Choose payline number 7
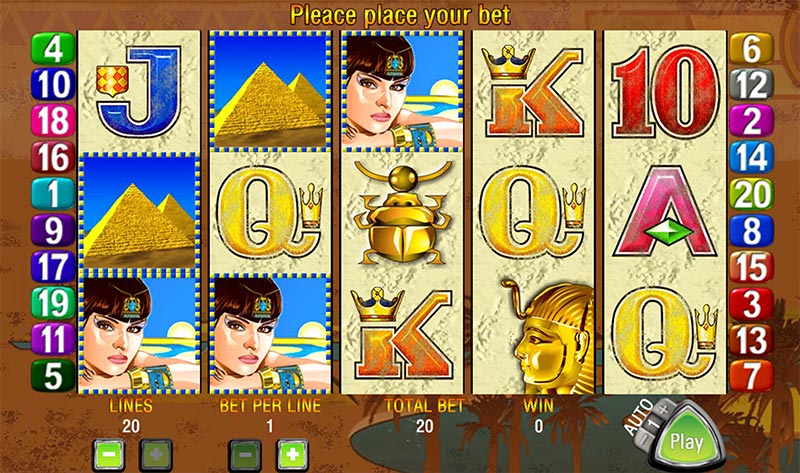This screenshot has width=800, height=473. [x=750, y=375]
